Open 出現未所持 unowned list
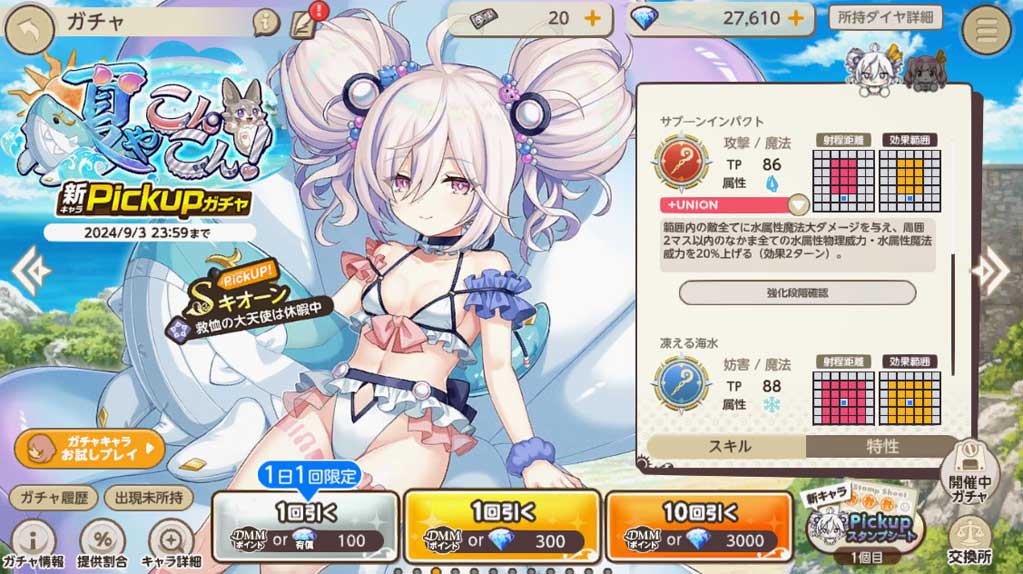 (x=151, y=497)
